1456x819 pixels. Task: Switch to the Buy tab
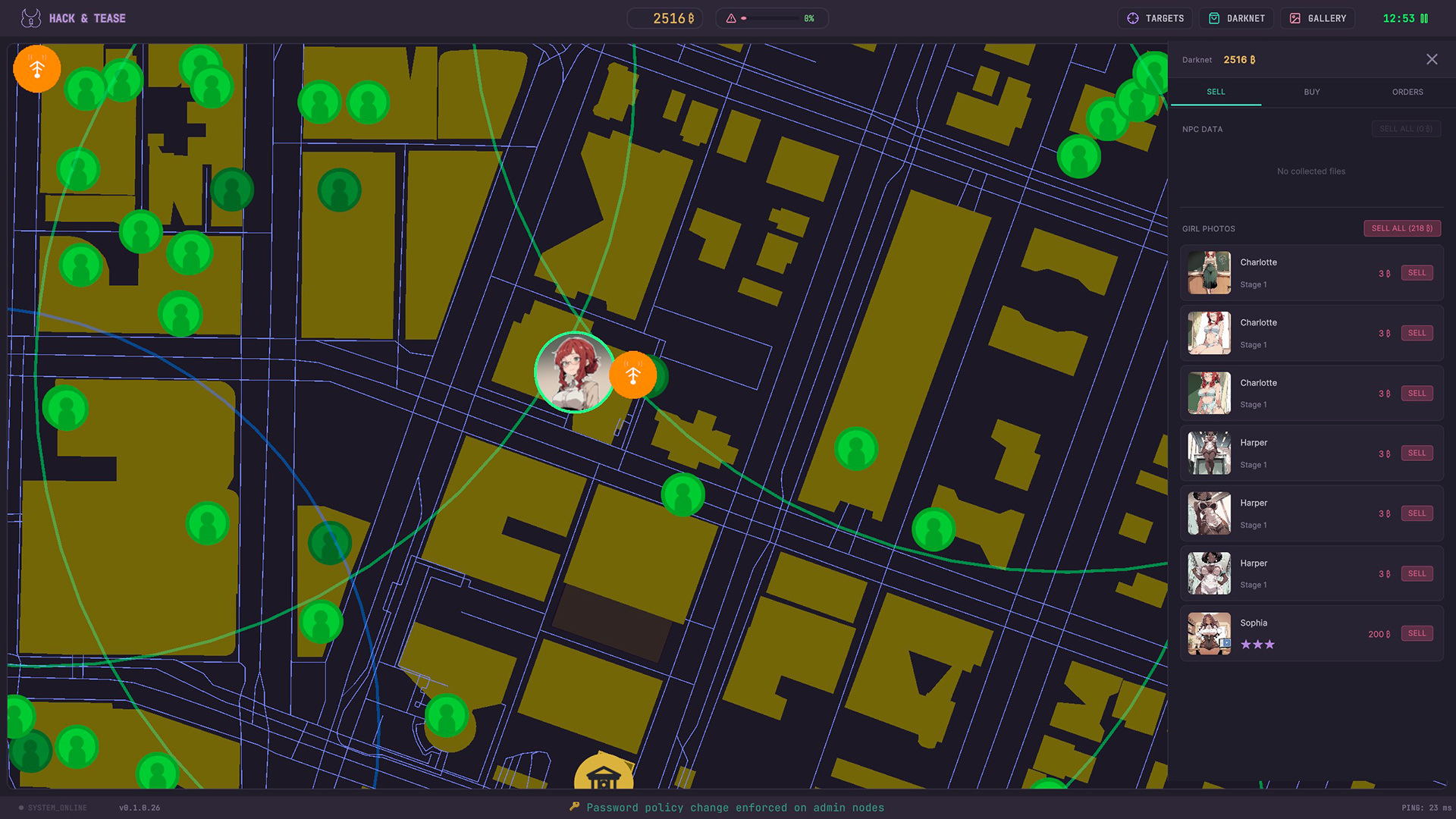coord(1311,92)
